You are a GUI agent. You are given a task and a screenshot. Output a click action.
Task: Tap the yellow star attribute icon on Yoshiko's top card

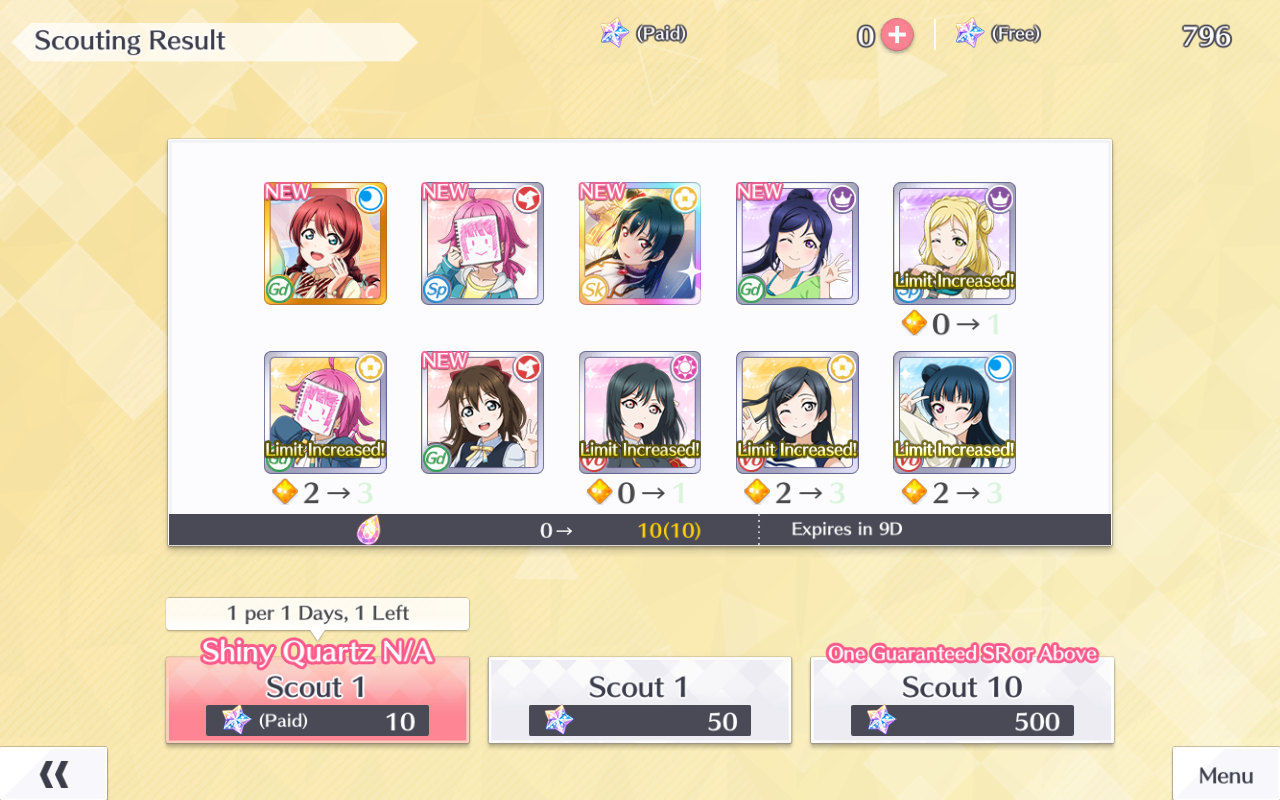683,199
